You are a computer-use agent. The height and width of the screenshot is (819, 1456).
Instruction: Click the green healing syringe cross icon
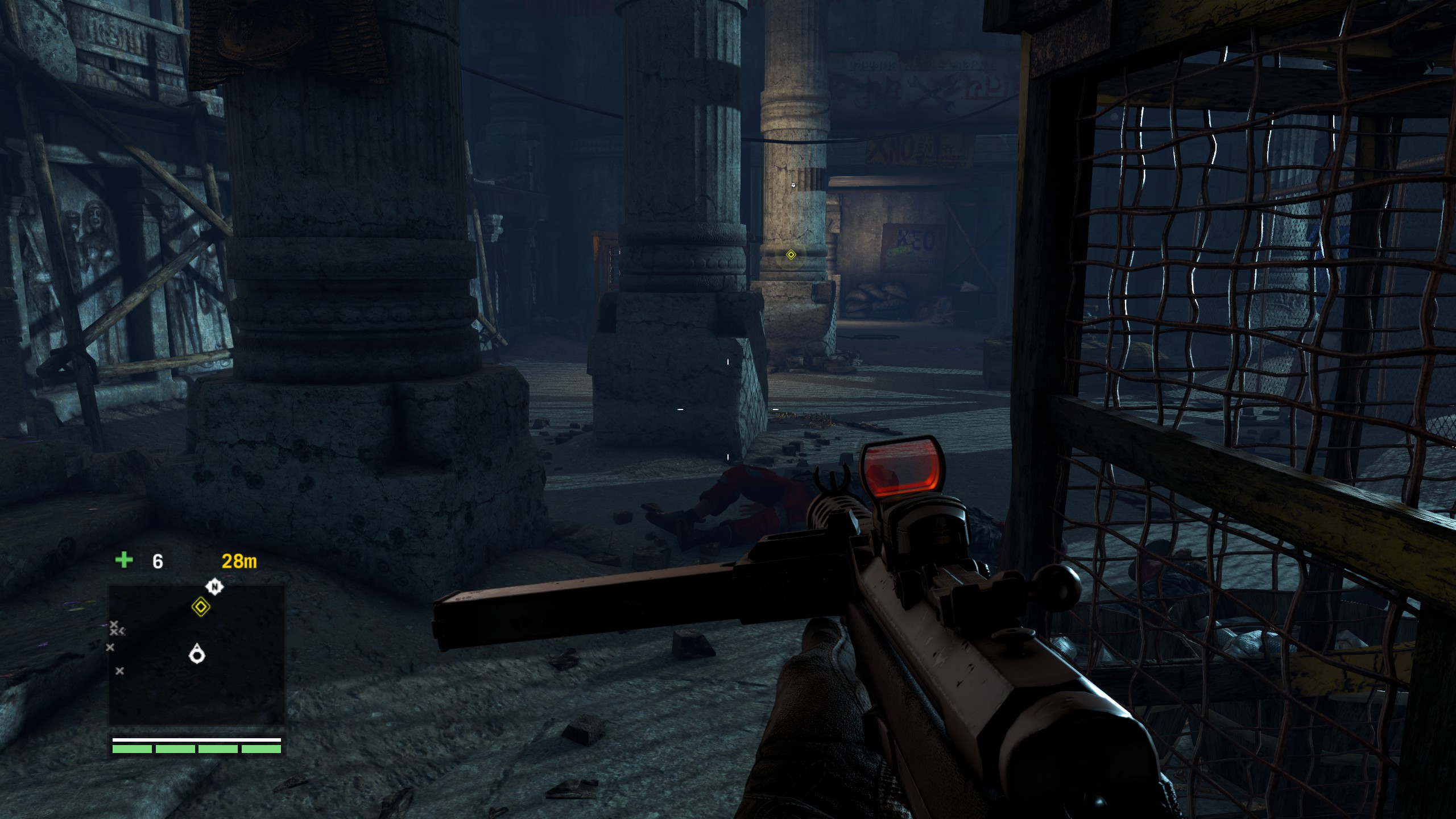(124, 560)
